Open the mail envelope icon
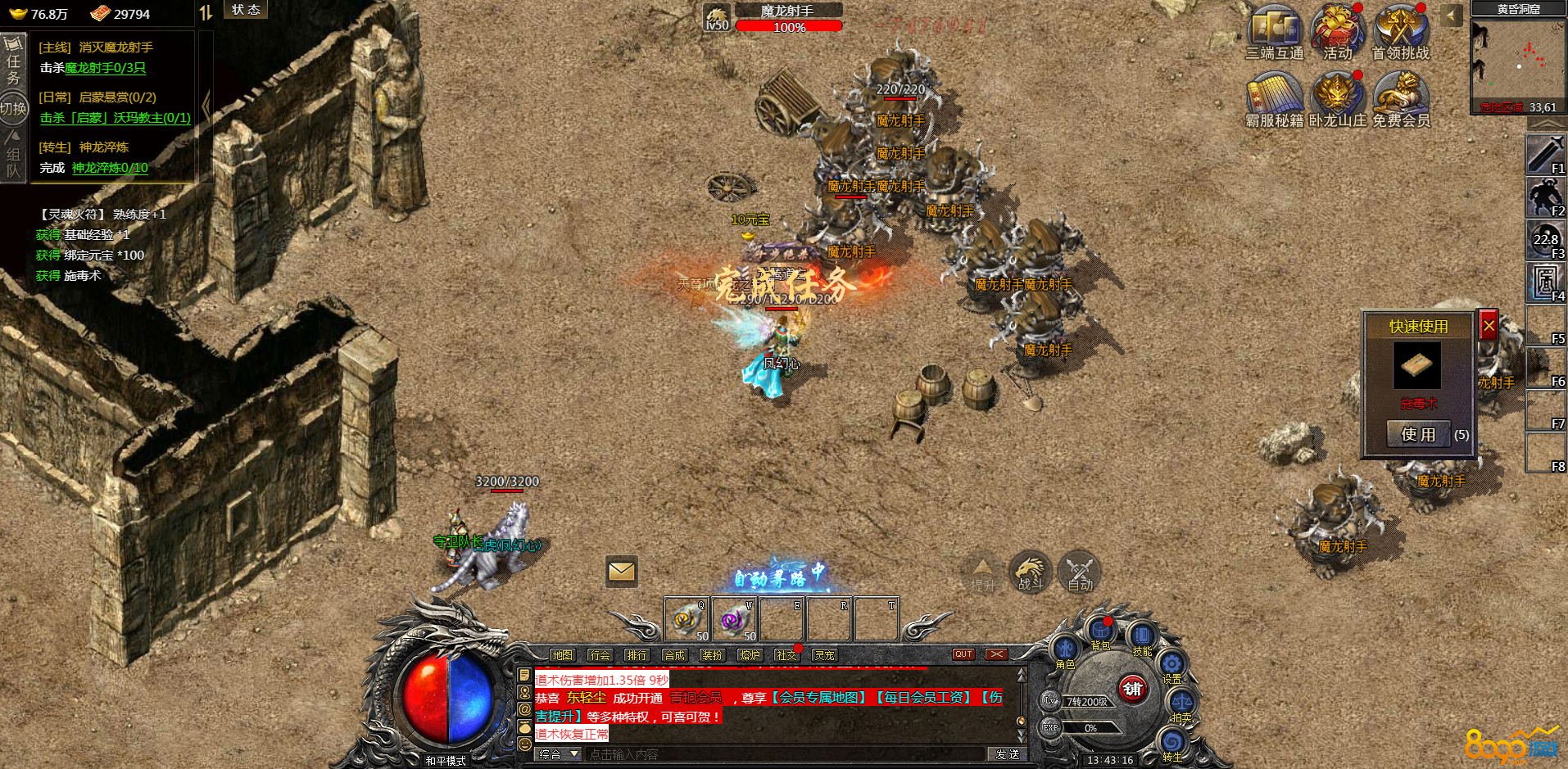Screen dimensions: 1568x769 coord(622,571)
